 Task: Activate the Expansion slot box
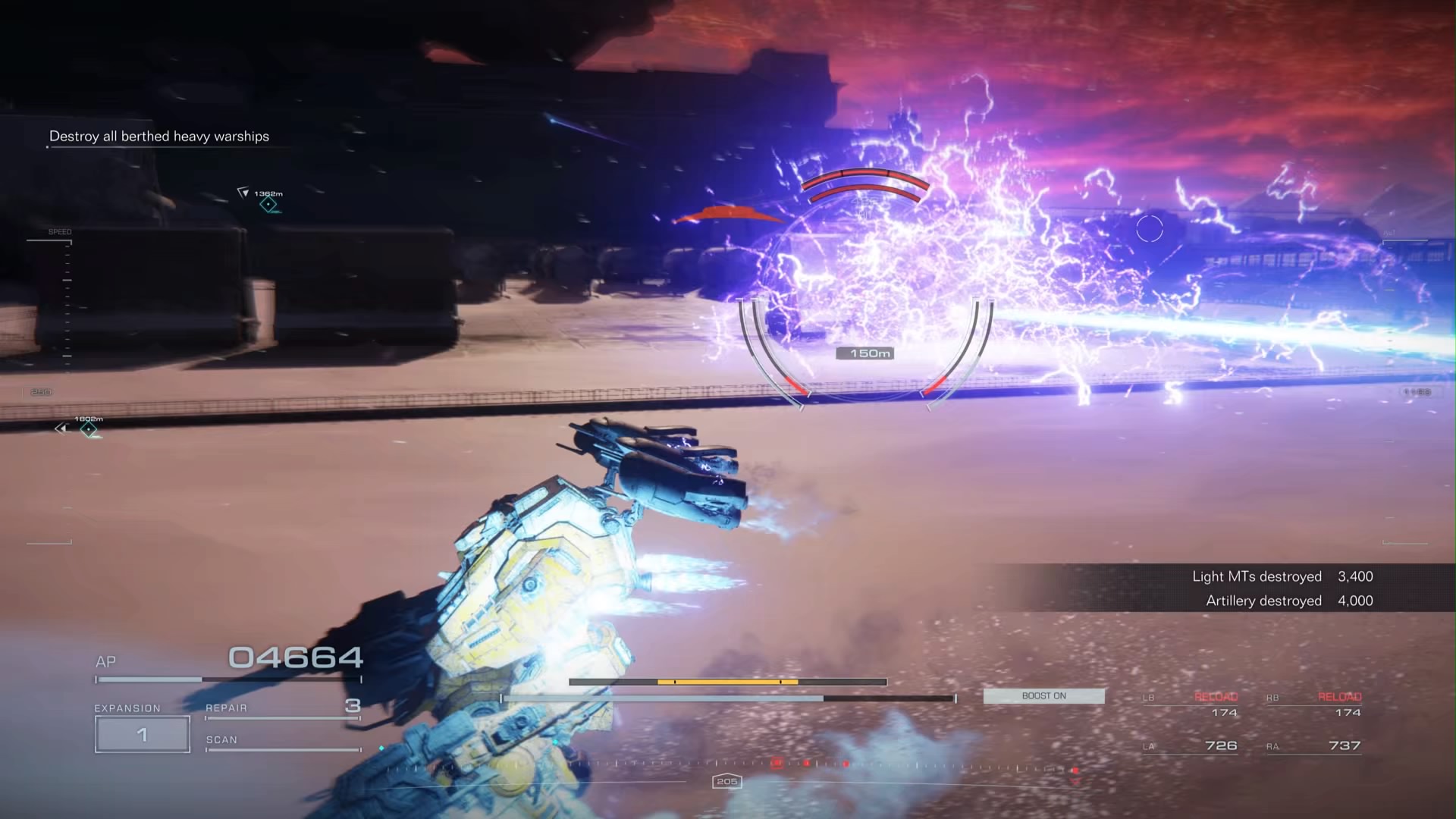tap(143, 734)
